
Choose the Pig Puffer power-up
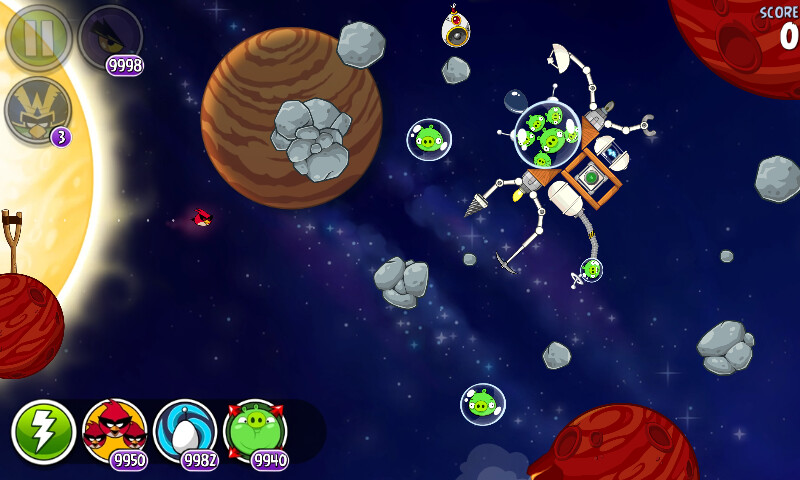coord(256,431)
